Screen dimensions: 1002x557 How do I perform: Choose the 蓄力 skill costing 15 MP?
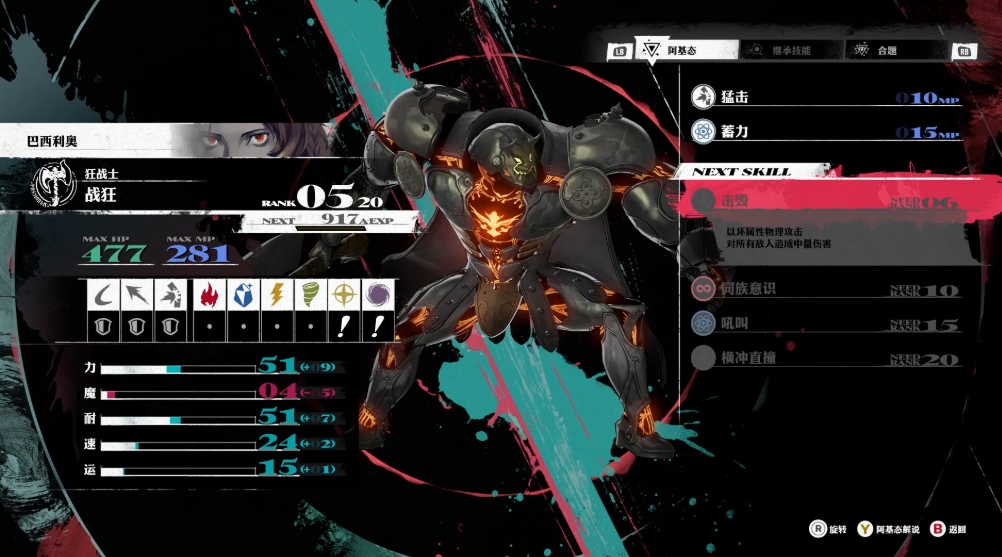click(825, 132)
